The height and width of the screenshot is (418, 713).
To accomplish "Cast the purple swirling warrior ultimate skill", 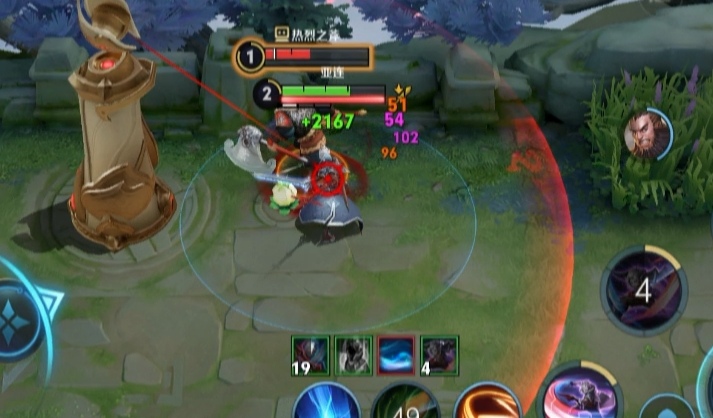I will pyautogui.click(x=584, y=393).
